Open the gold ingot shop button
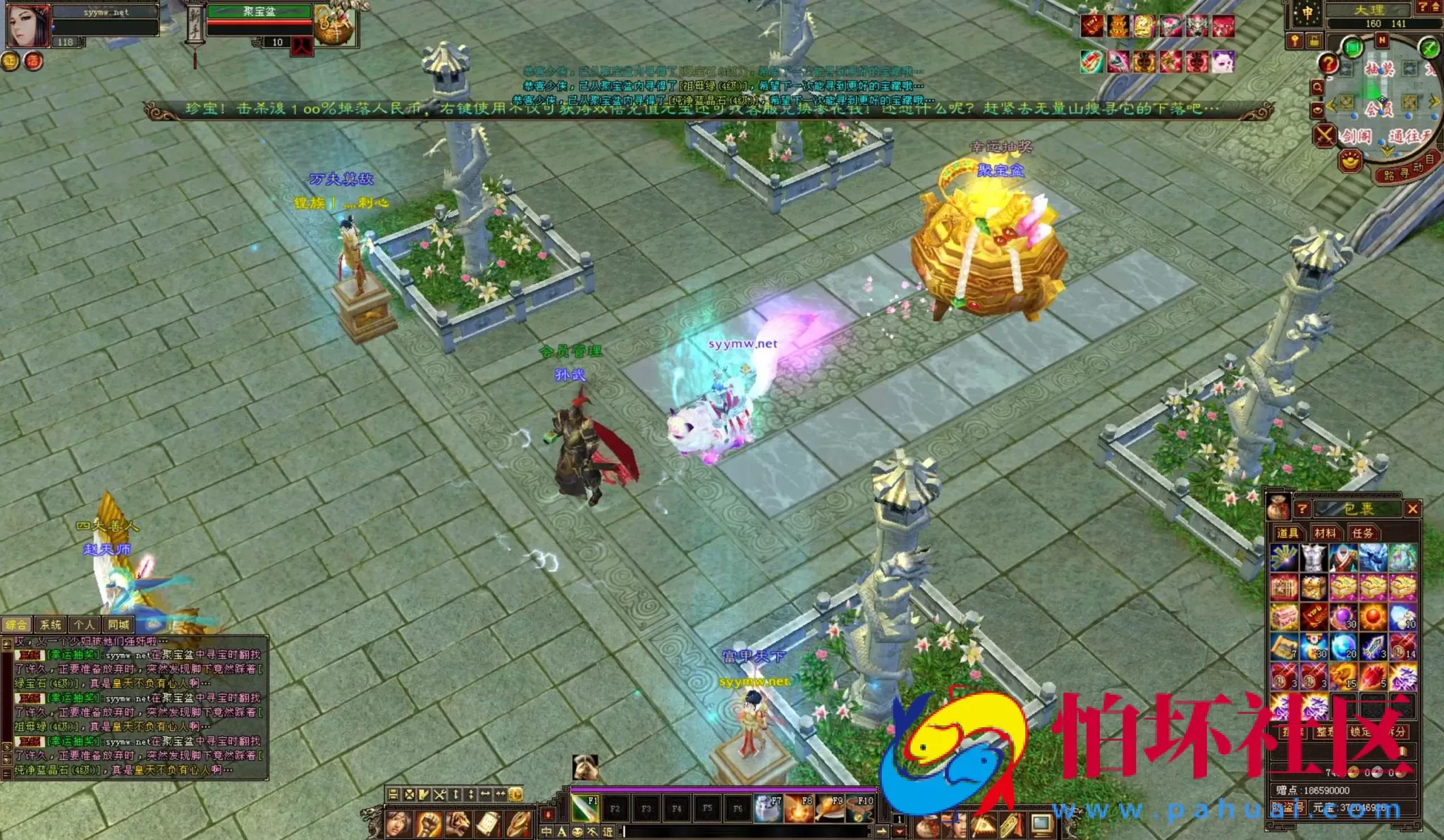Screen dimensions: 1444x840 click(x=1350, y=161)
